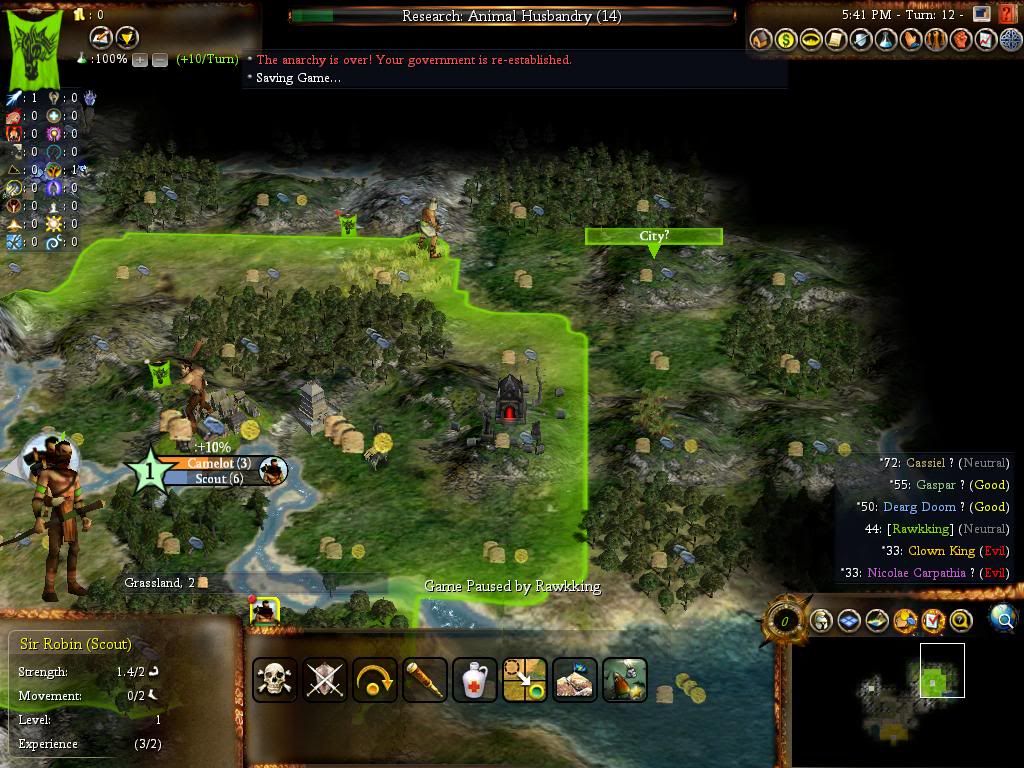Activate the spyglass sentry command
Image resolution: width=1024 pixels, height=768 pixels.
[x=424, y=680]
